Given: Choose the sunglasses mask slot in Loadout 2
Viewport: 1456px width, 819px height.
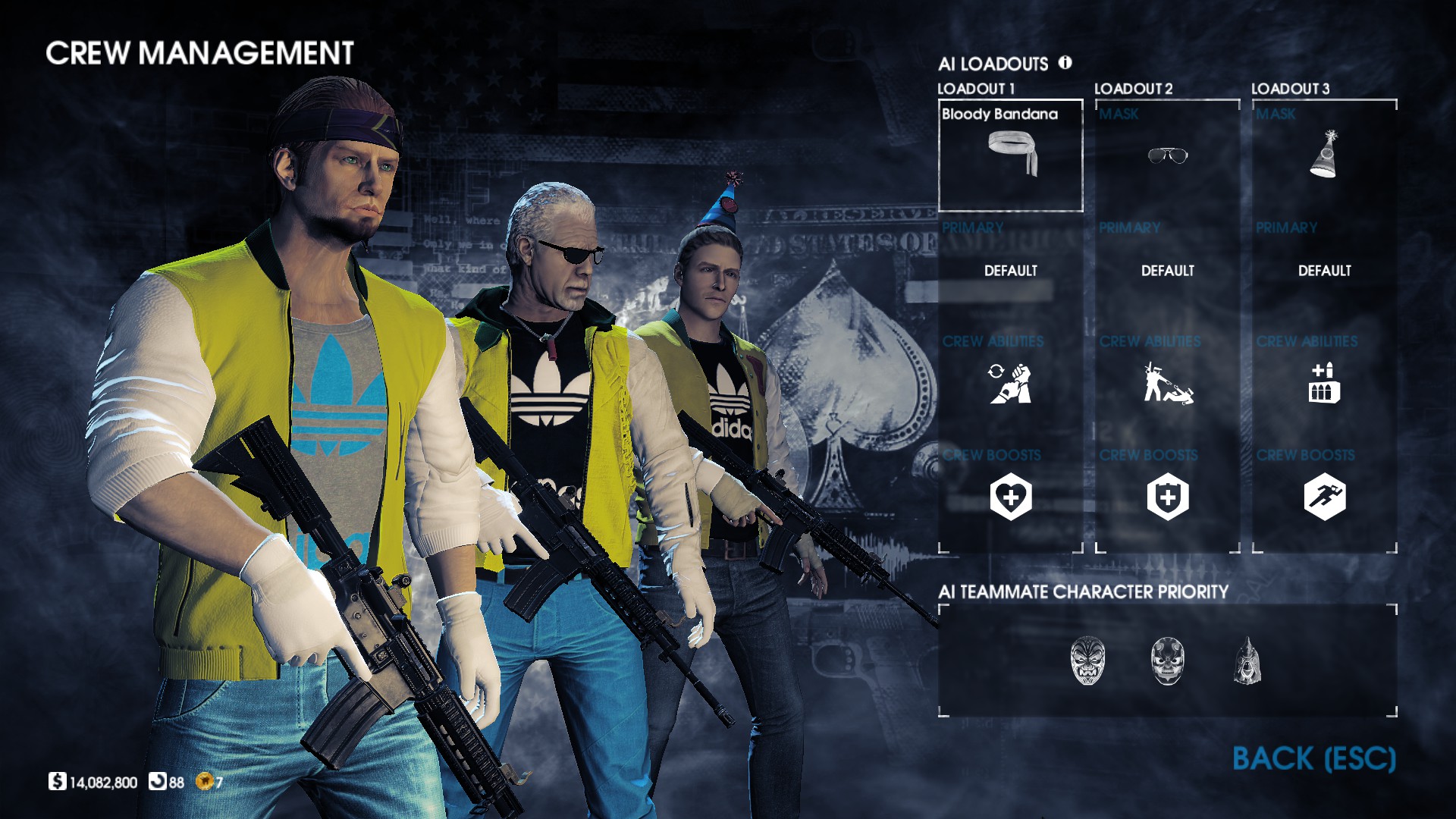Looking at the screenshot, I should pos(1167,155).
